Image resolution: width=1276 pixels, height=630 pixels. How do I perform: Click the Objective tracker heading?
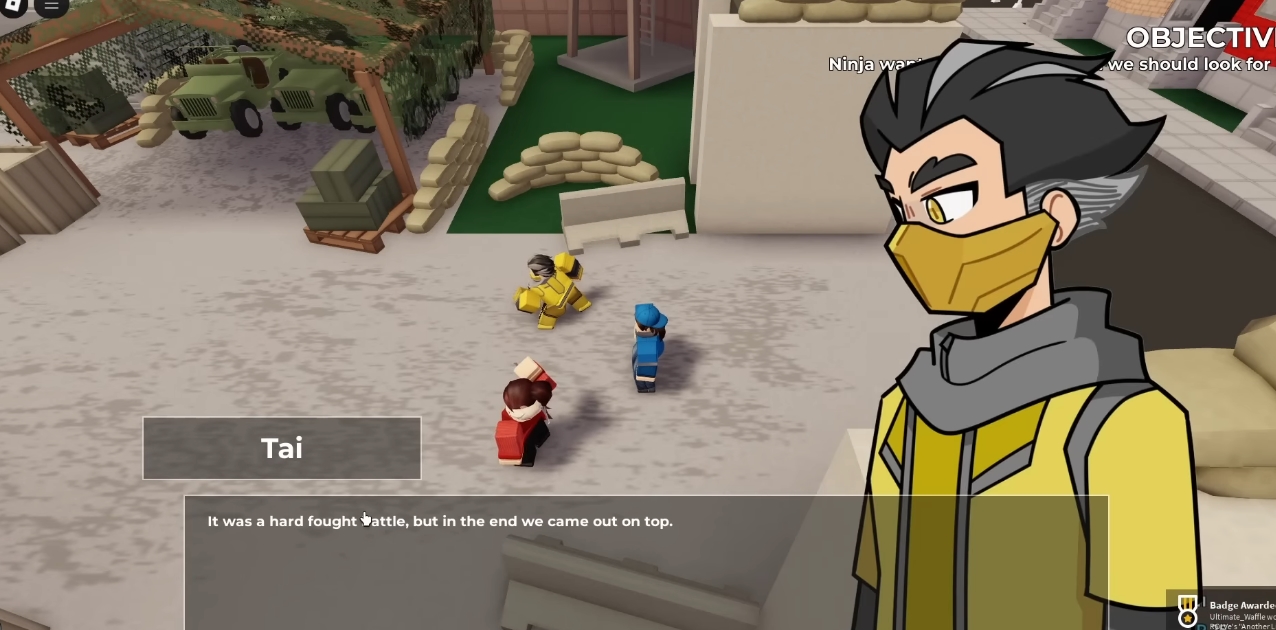[1200, 38]
